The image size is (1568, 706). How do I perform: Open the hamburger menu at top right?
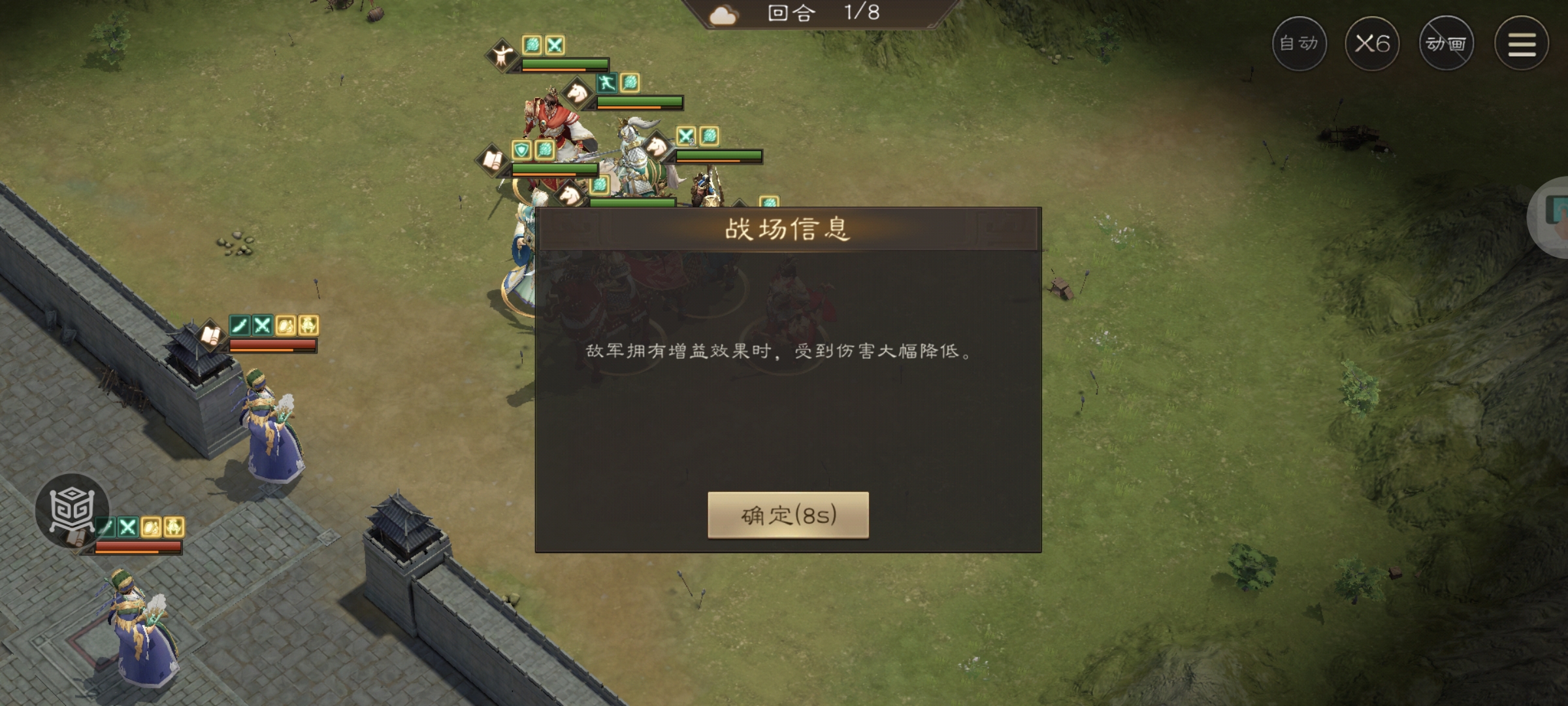click(x=1522, y=44)
